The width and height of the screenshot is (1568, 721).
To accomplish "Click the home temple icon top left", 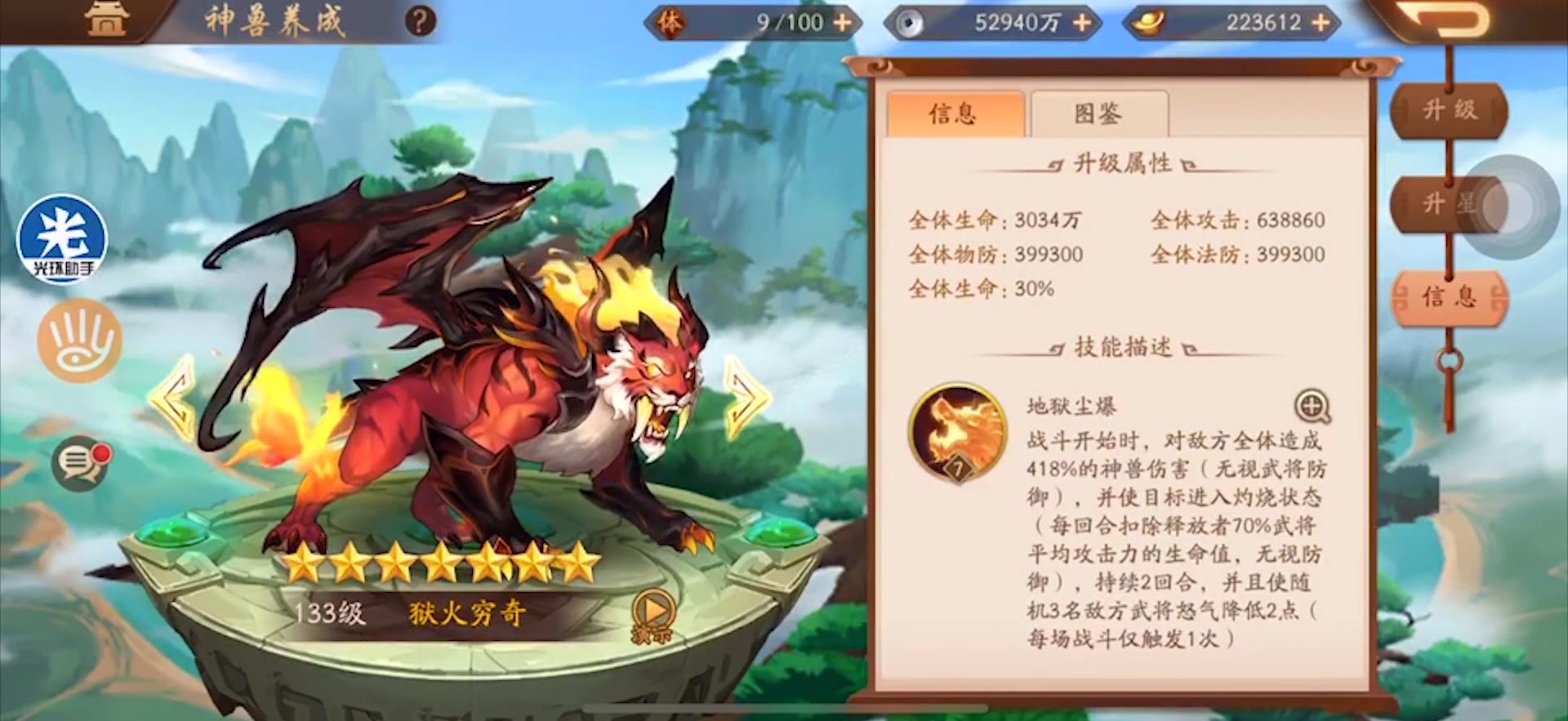I will pos(109,20).
